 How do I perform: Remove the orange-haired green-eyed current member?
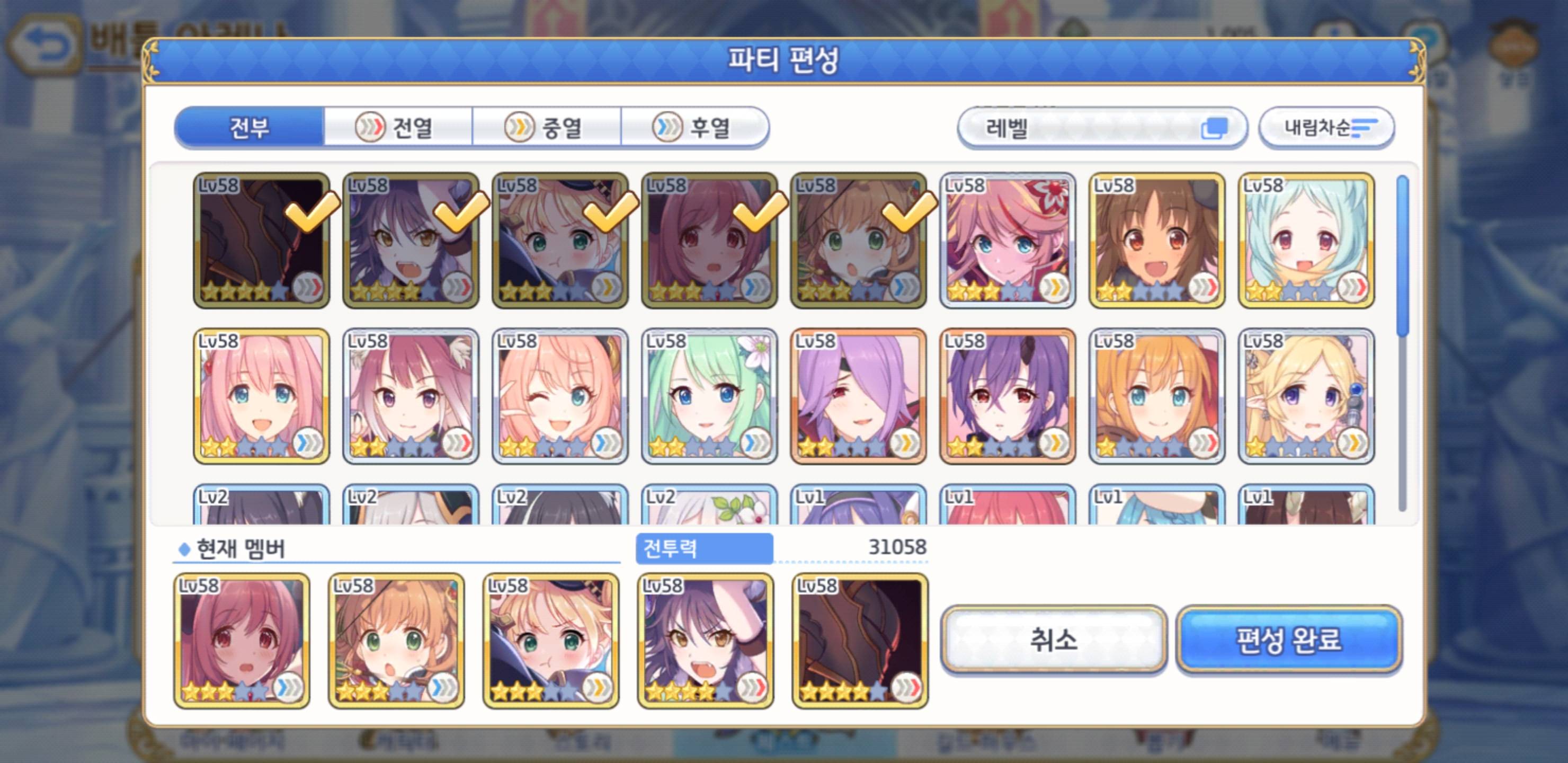click(x=396, y=641)
